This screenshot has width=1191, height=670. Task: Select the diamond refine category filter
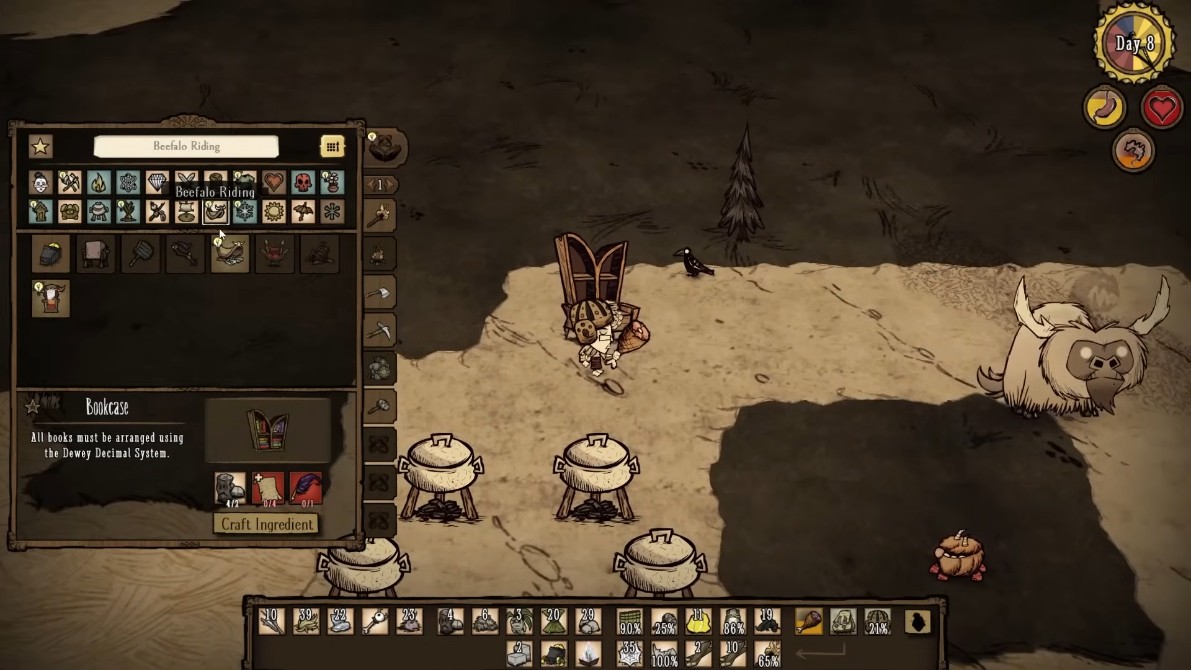click(157, 182)
